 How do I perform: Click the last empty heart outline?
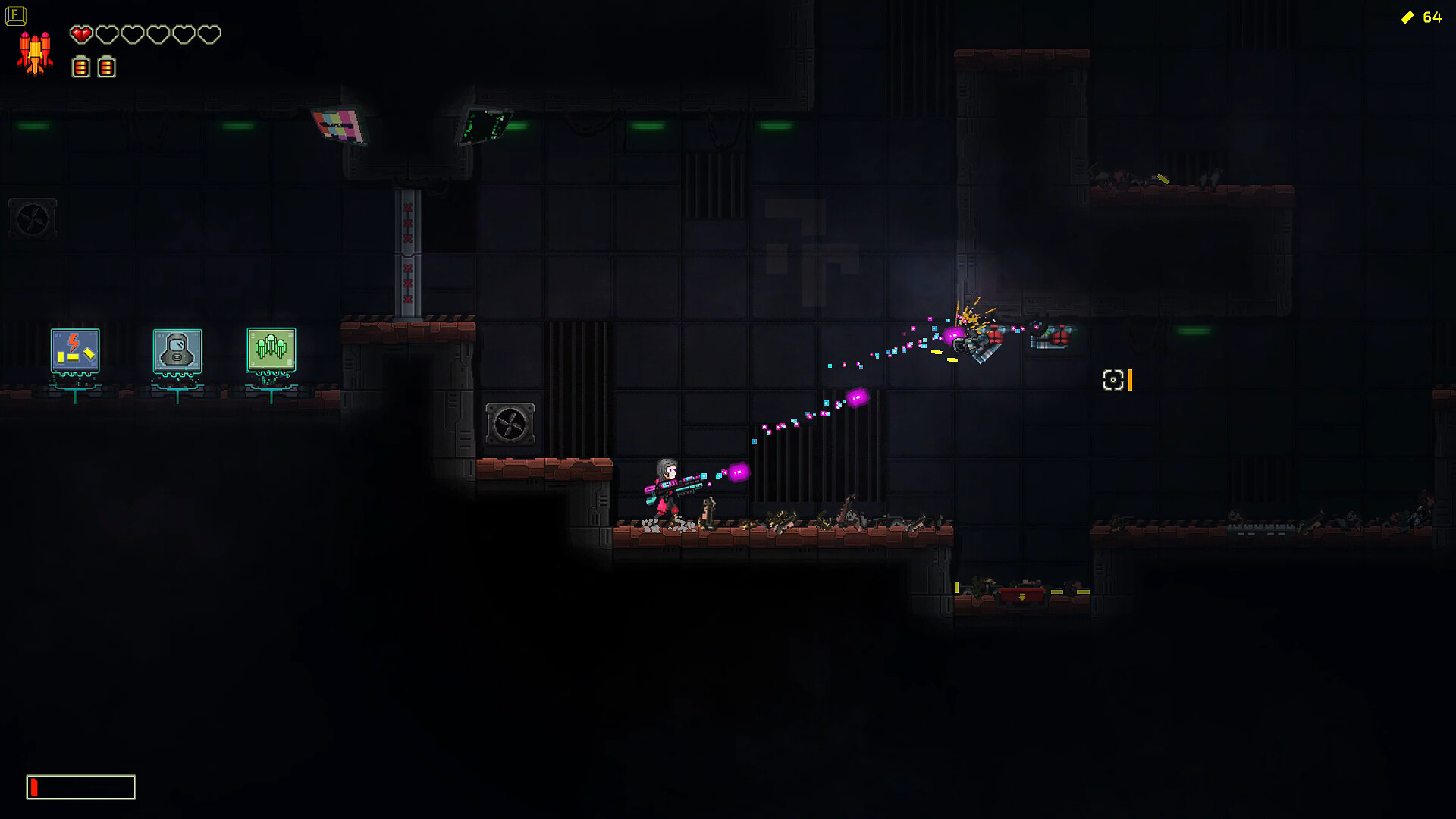point(209,34)
